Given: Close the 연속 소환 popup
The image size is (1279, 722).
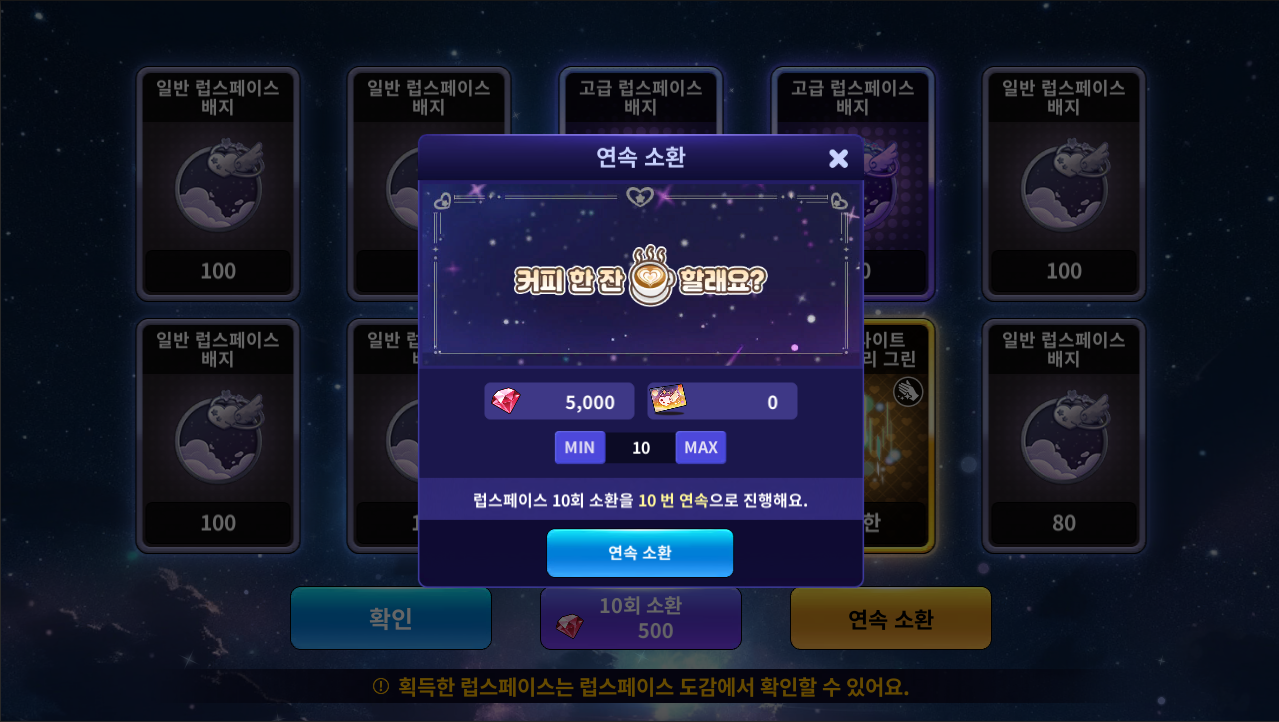Looking at the screenshot, I should point(838,158).
